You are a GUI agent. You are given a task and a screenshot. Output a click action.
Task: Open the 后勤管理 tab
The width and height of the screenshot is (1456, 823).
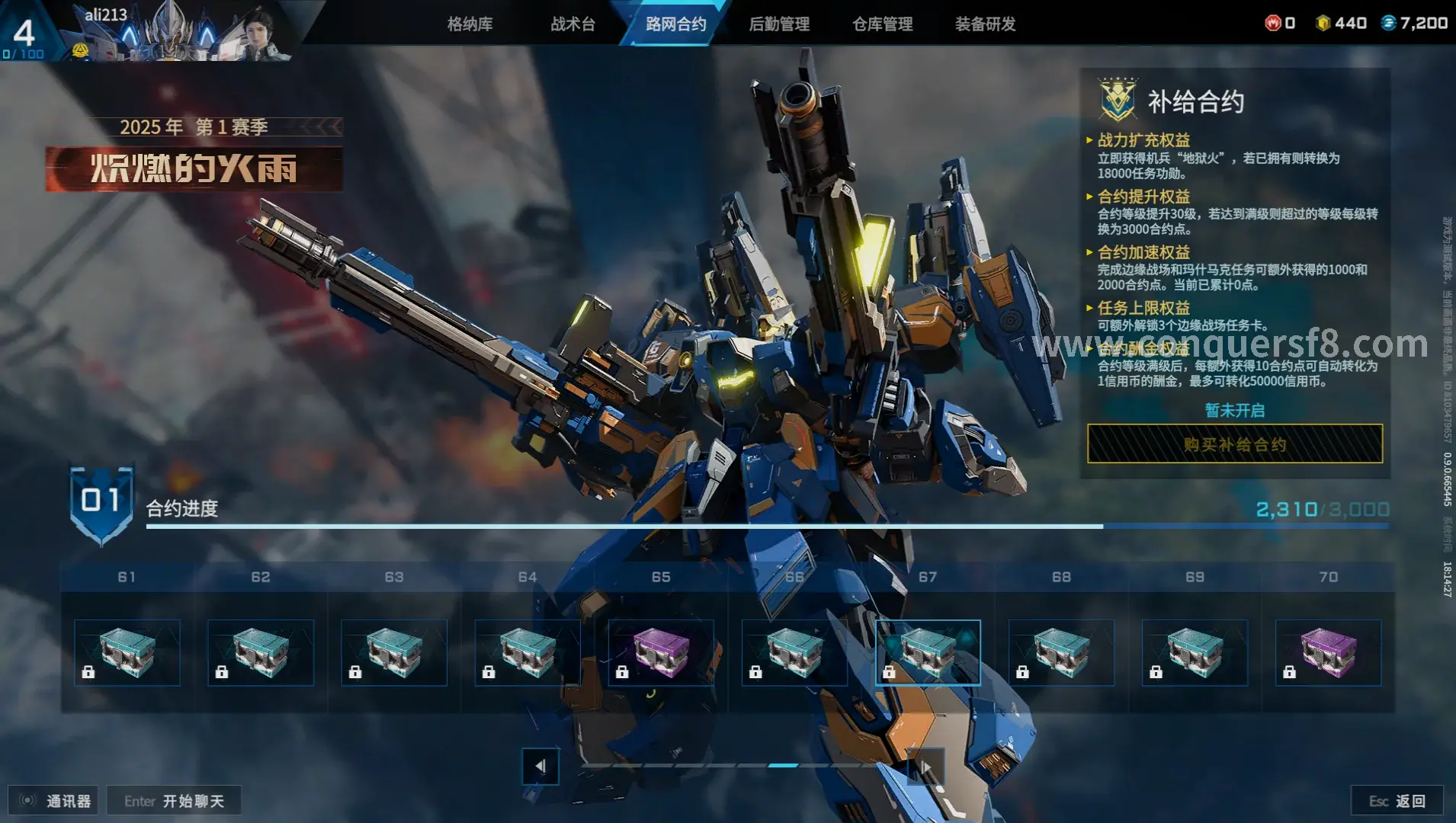(779, 24)
